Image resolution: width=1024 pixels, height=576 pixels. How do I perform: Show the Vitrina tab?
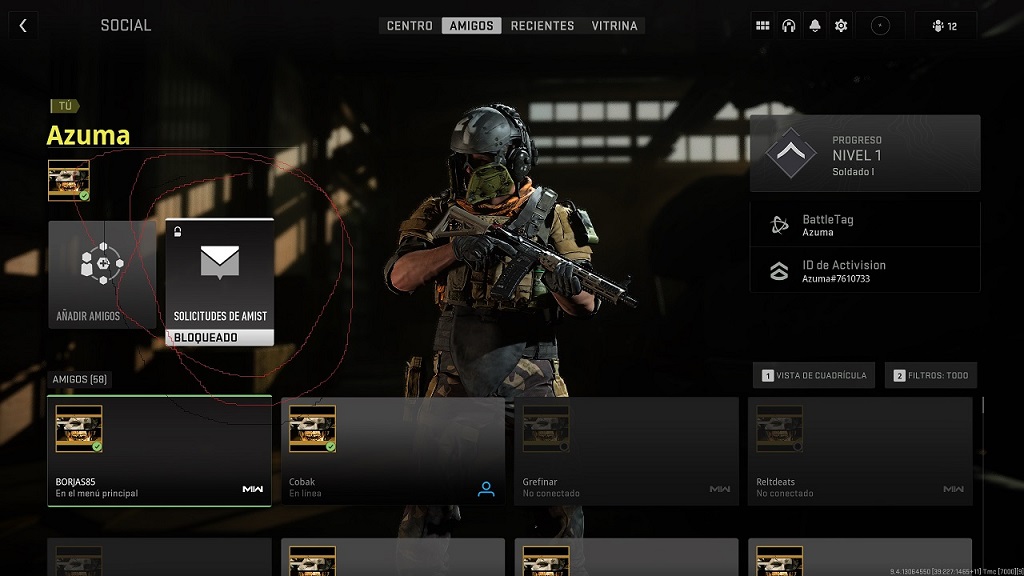pos(614,26)
